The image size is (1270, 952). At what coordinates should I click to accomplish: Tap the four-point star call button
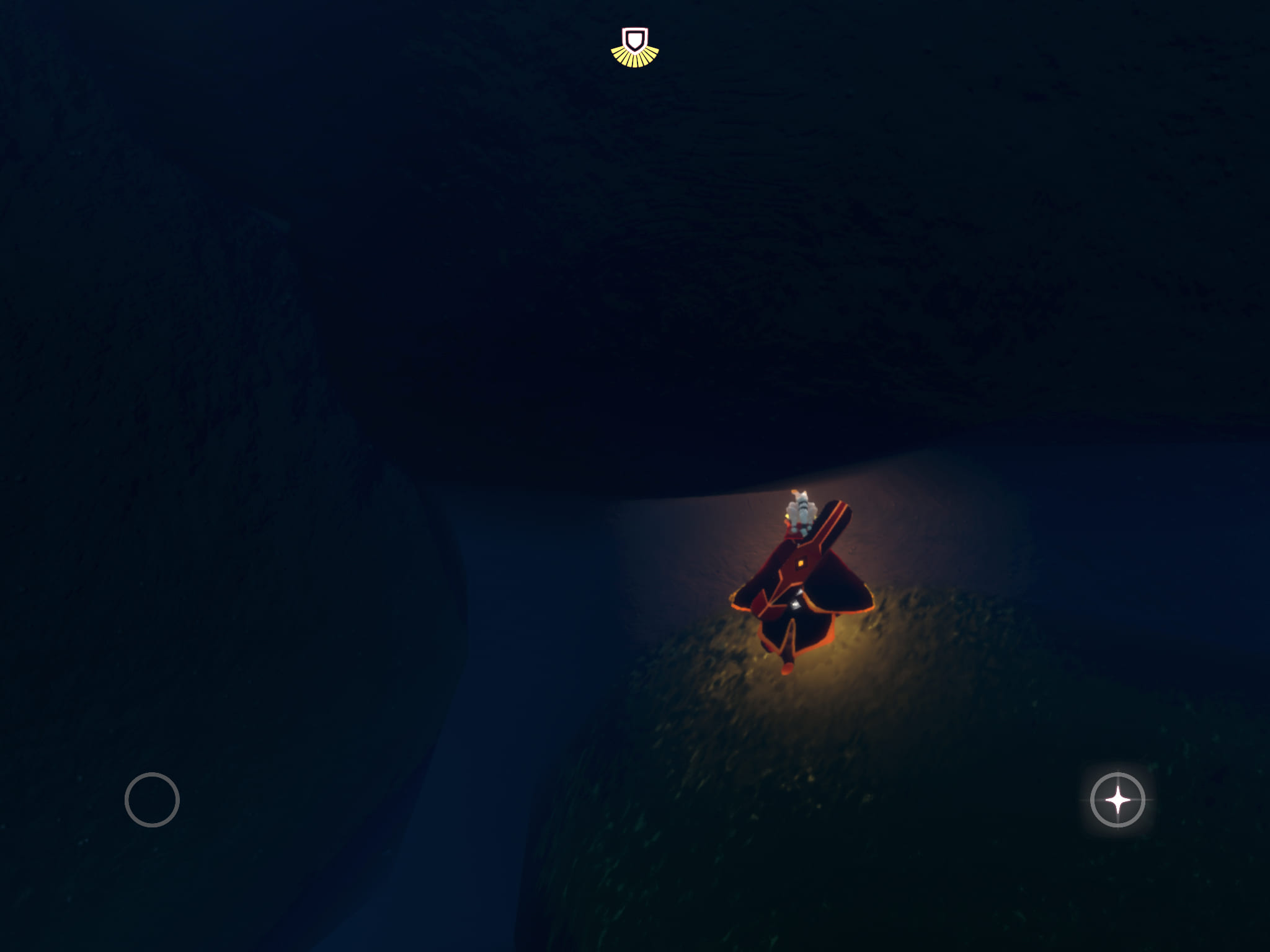click(1117, 800)
